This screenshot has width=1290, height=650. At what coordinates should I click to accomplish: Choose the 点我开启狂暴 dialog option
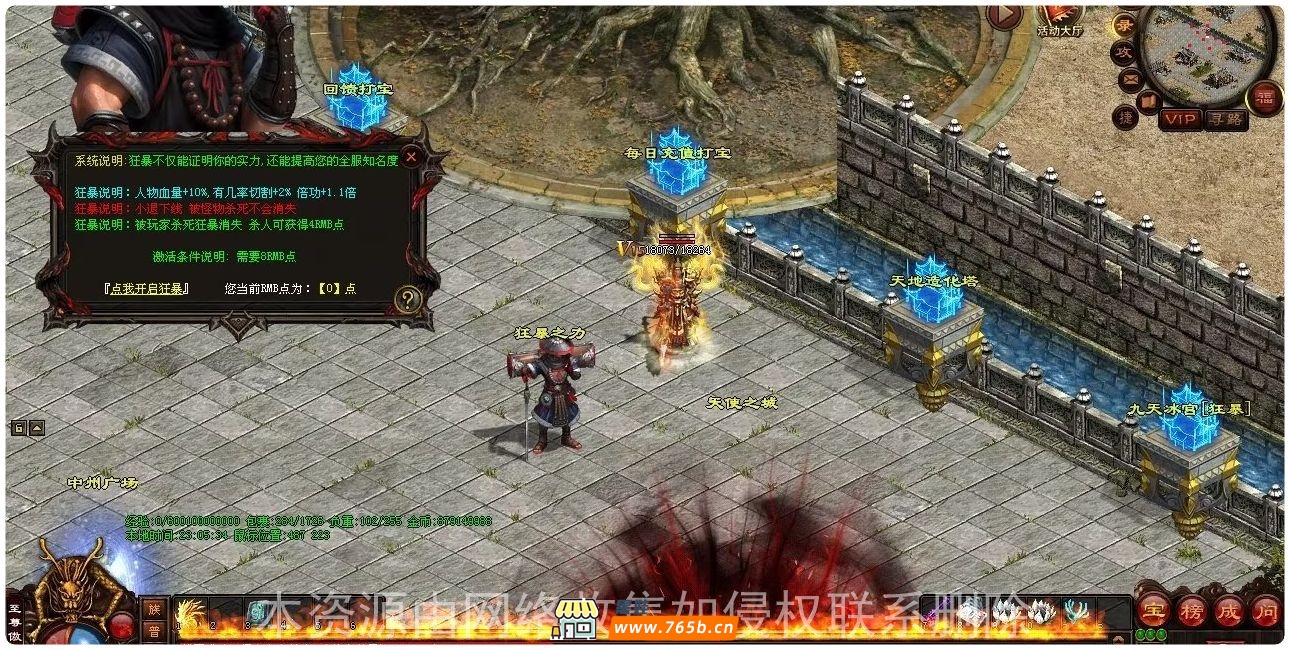tap(147, 289)
